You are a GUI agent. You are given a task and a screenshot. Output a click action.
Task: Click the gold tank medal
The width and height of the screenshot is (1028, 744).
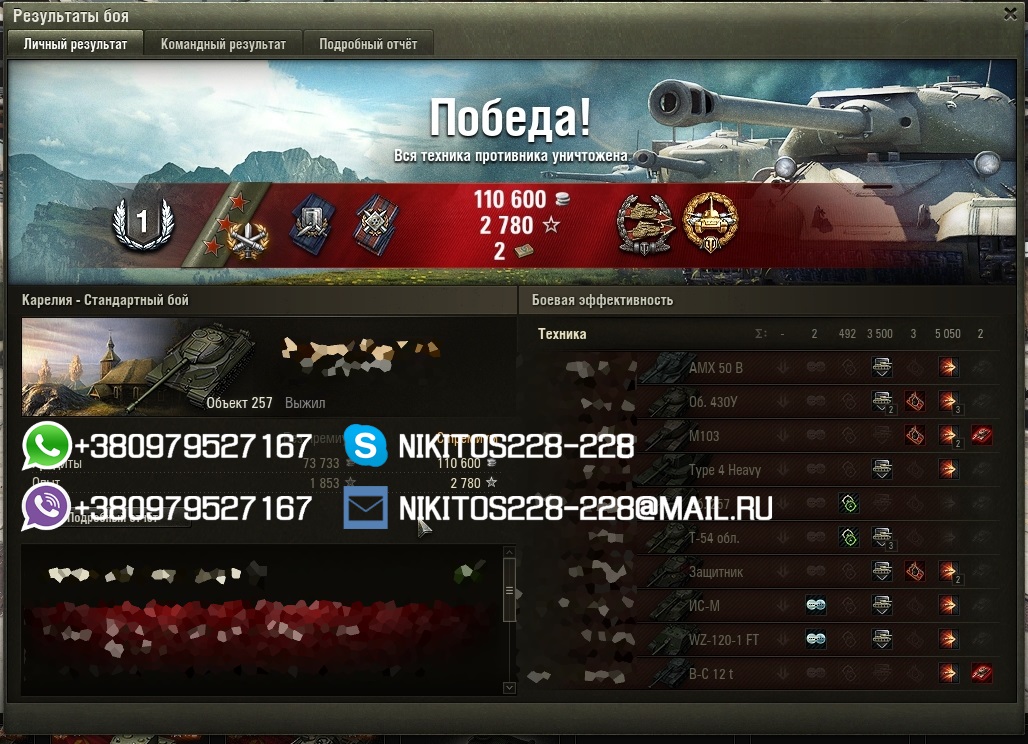710,221
